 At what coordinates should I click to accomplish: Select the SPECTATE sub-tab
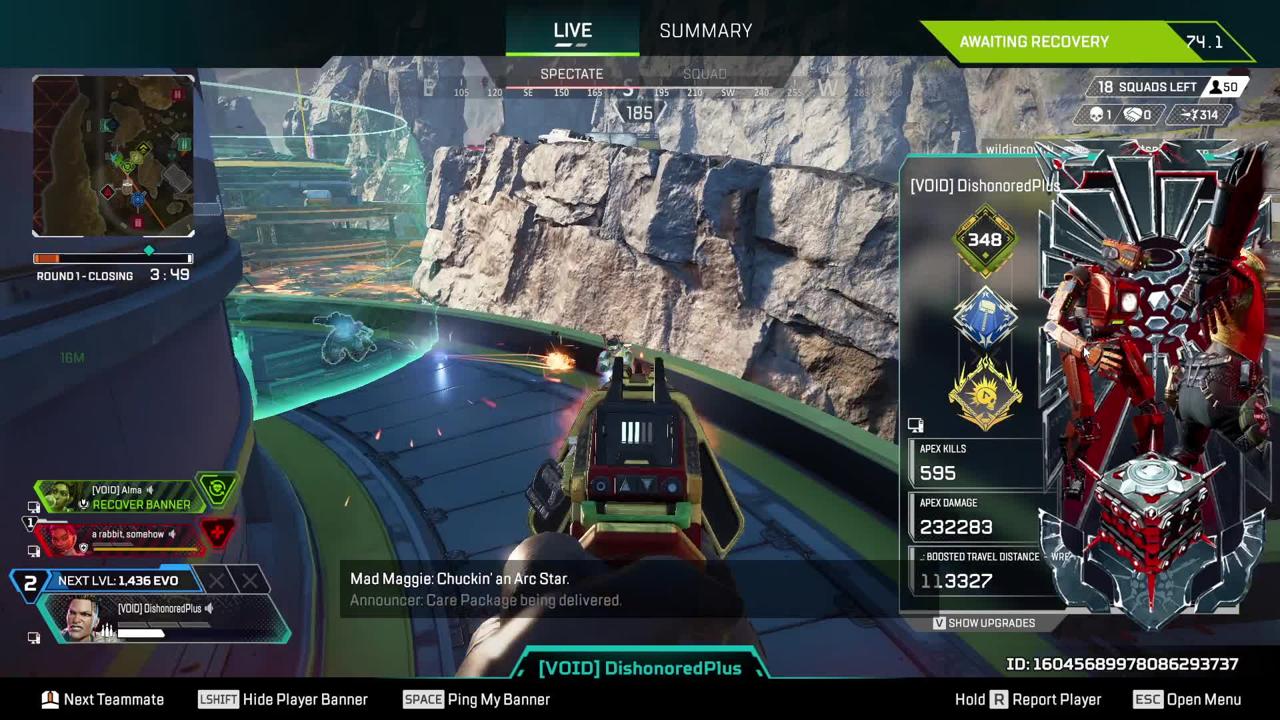571,74
